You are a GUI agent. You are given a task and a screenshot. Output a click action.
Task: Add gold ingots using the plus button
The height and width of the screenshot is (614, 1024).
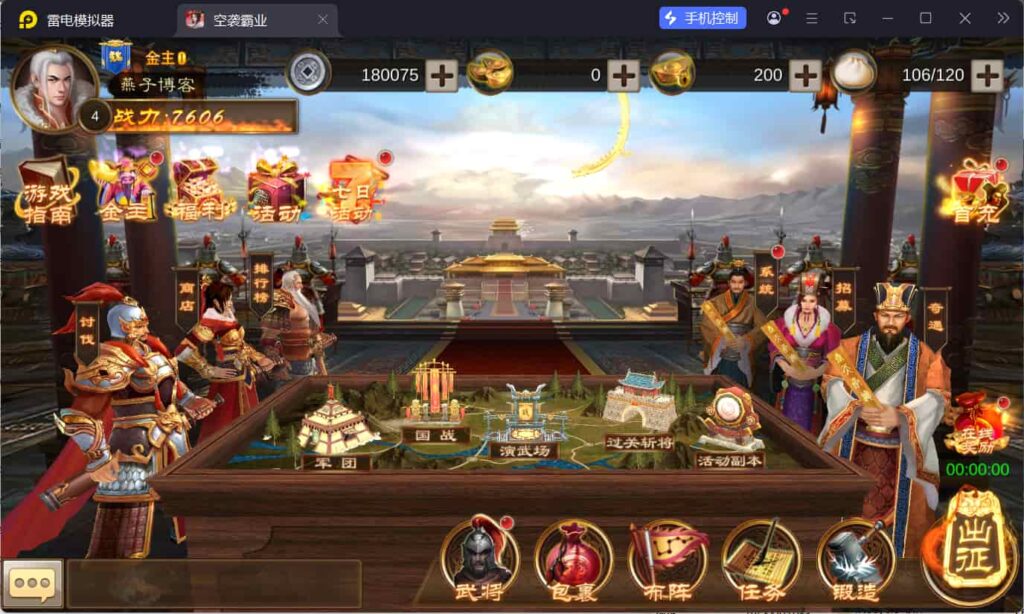[623, 75]
